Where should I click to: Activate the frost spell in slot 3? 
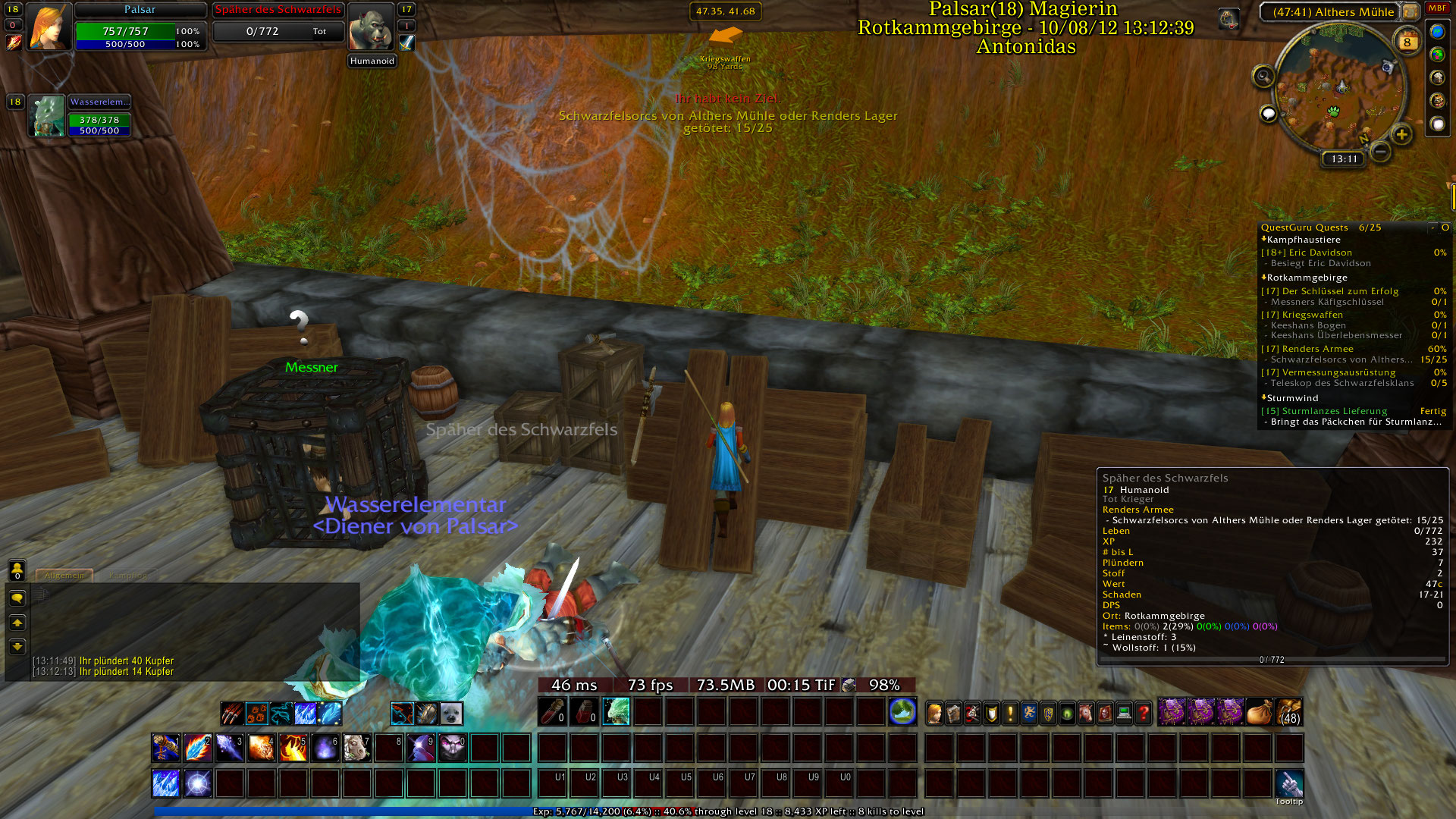pos(229,748)
